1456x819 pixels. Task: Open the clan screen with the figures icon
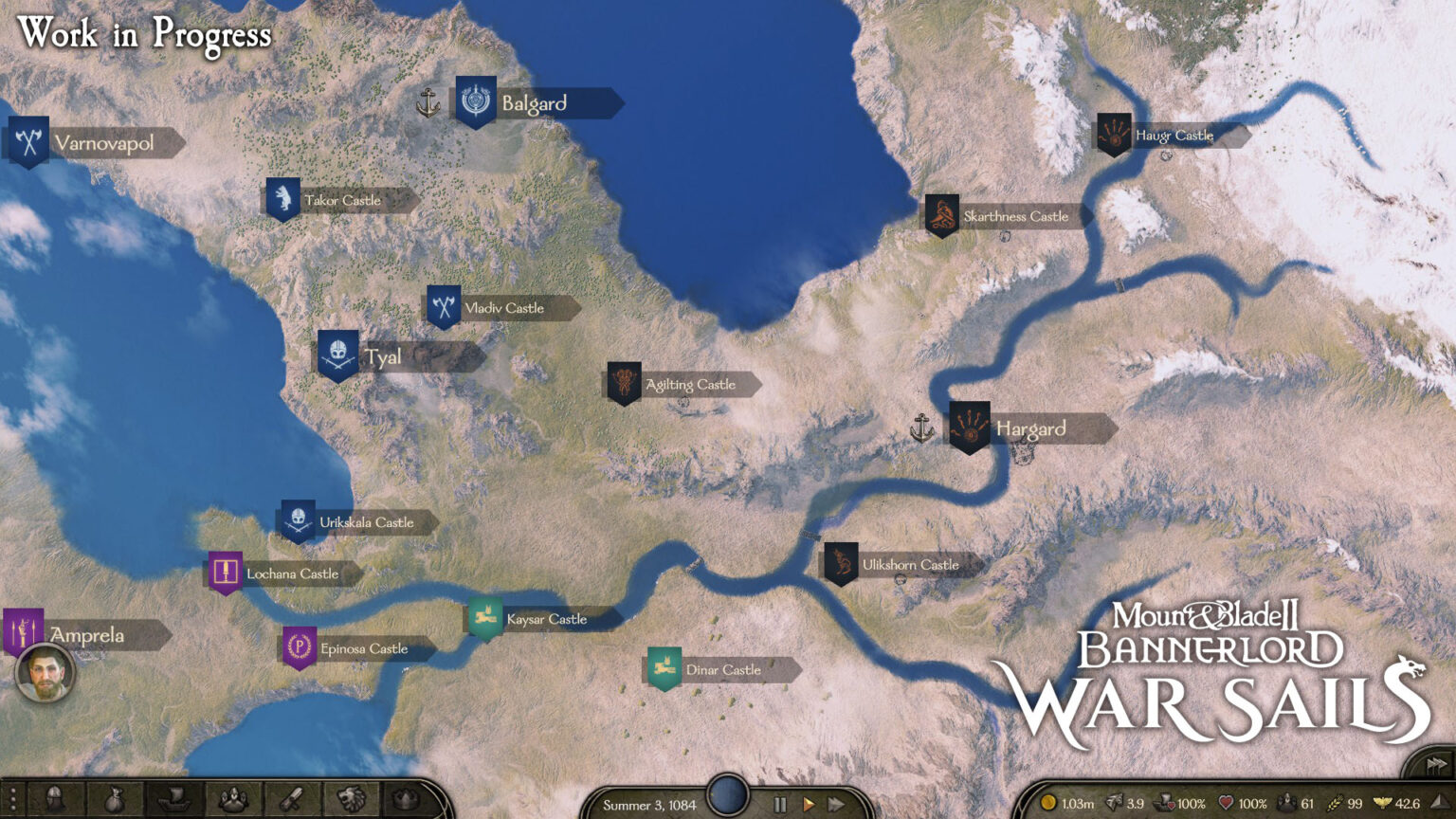click(x=233, y=799)
